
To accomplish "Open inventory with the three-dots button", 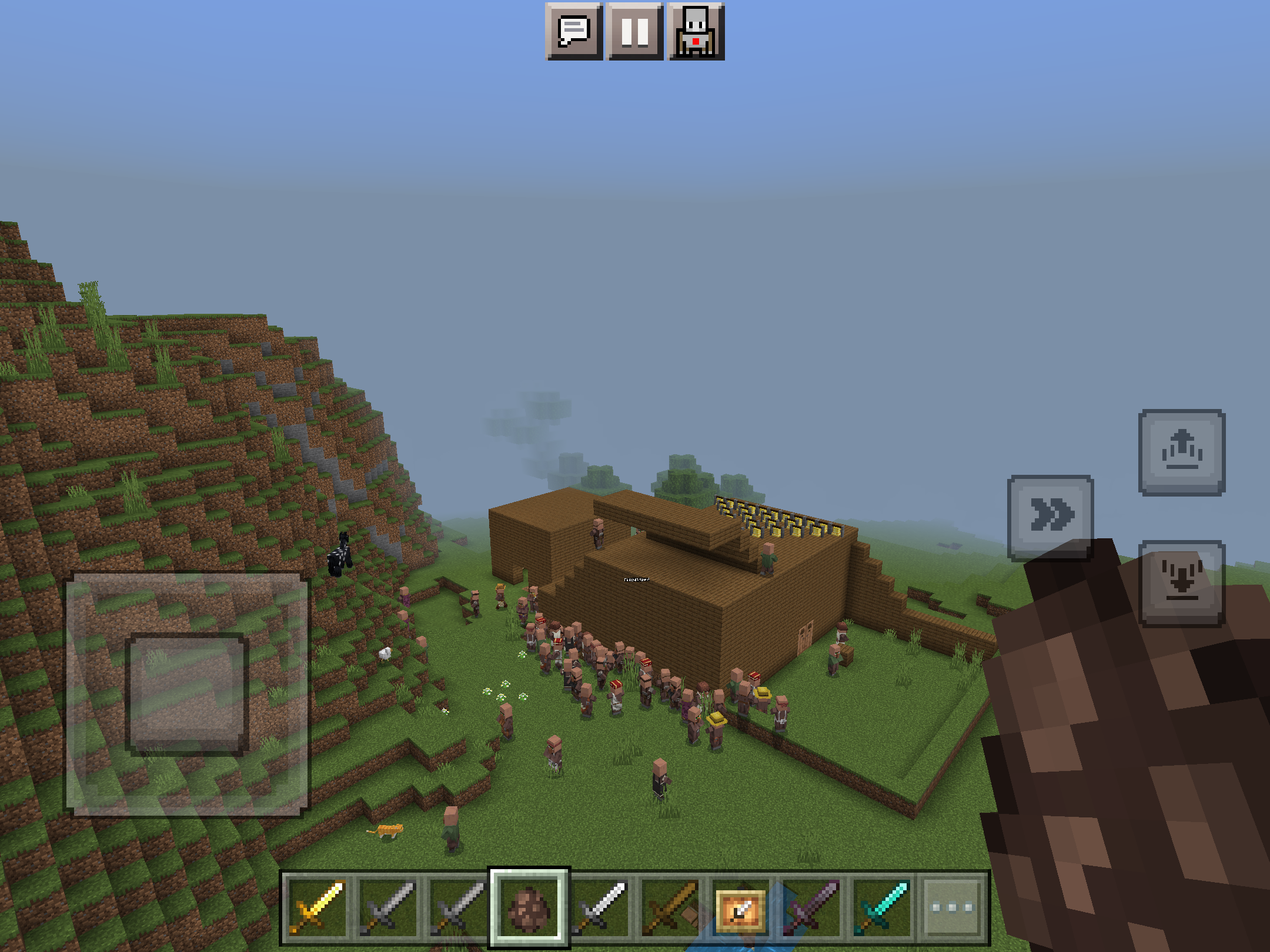I will [x=952, y=908].
